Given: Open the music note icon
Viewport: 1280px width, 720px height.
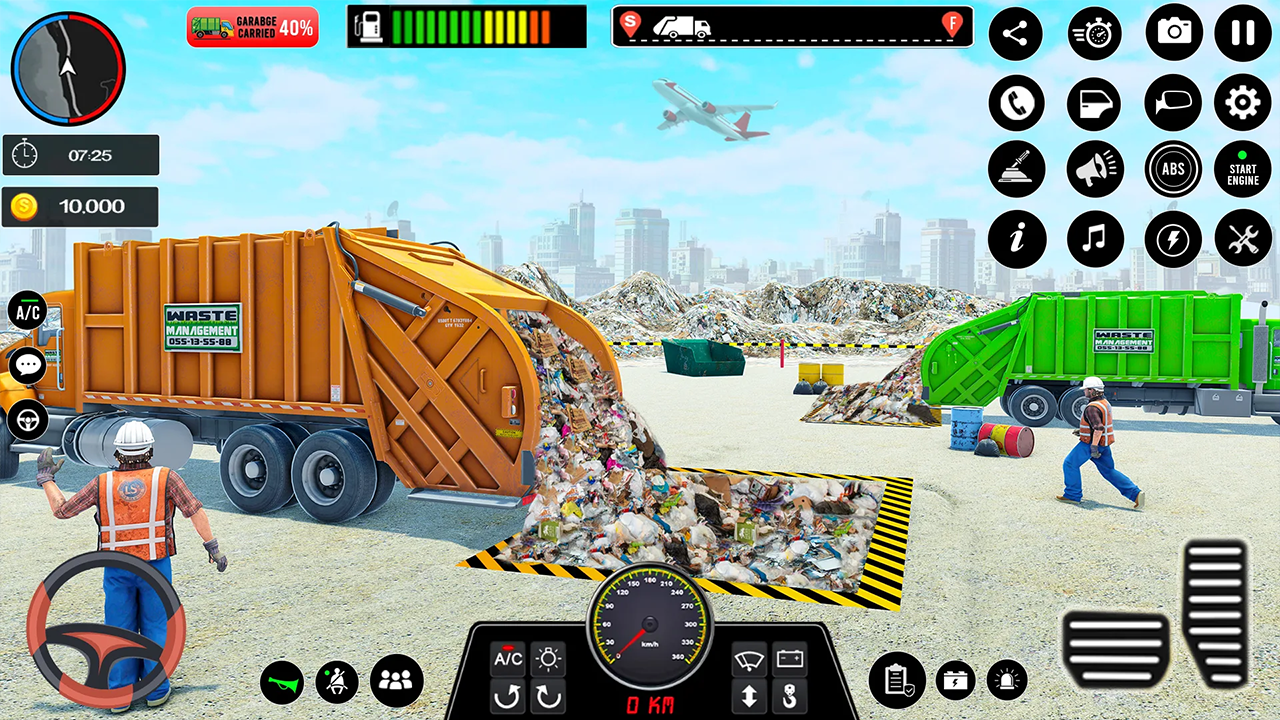Looking at the screenshot, I should (1095, 239).
